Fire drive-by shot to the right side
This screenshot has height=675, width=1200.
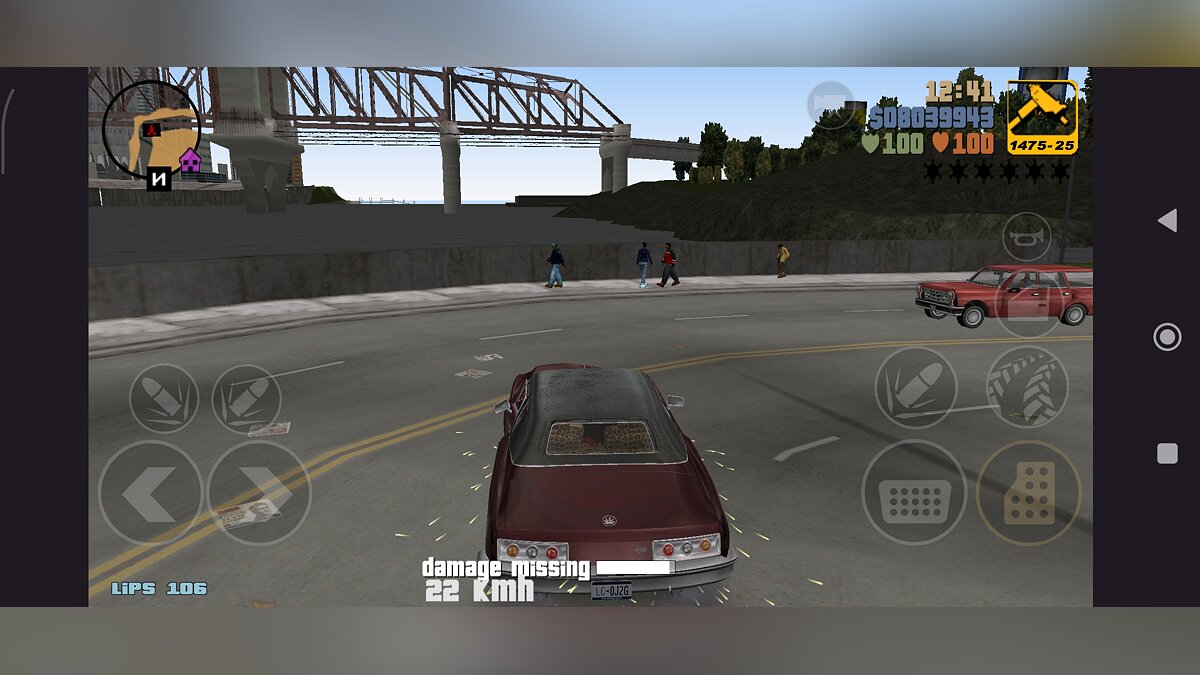point(246,398)
